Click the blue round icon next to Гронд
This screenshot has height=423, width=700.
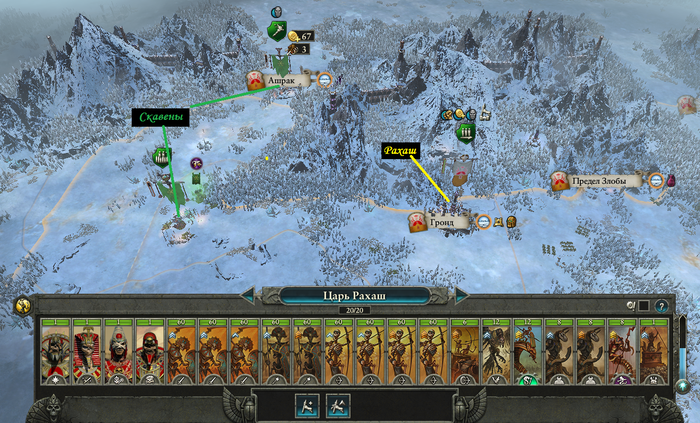[x=483, y=221]
